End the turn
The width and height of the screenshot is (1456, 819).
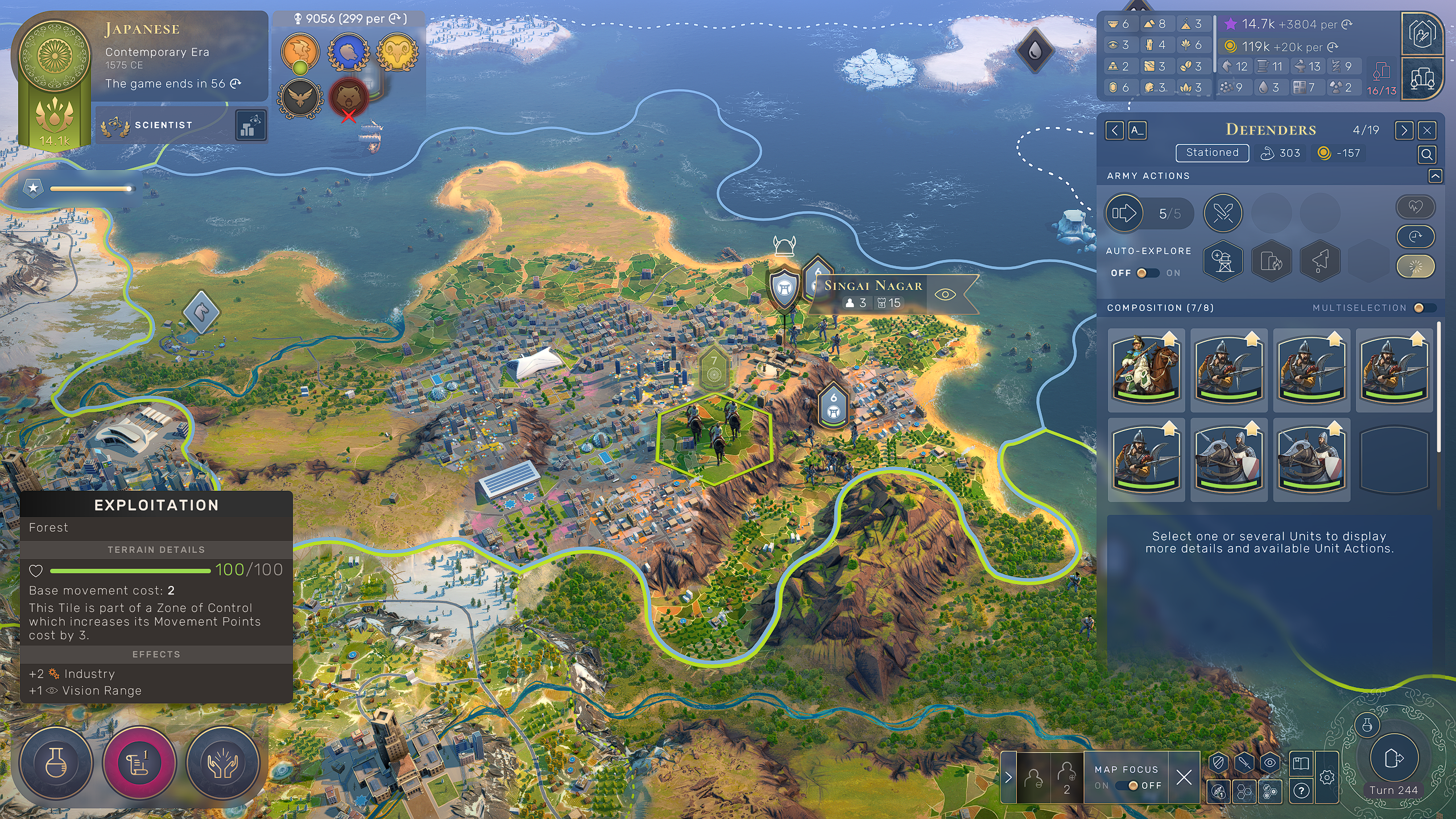1393,759
